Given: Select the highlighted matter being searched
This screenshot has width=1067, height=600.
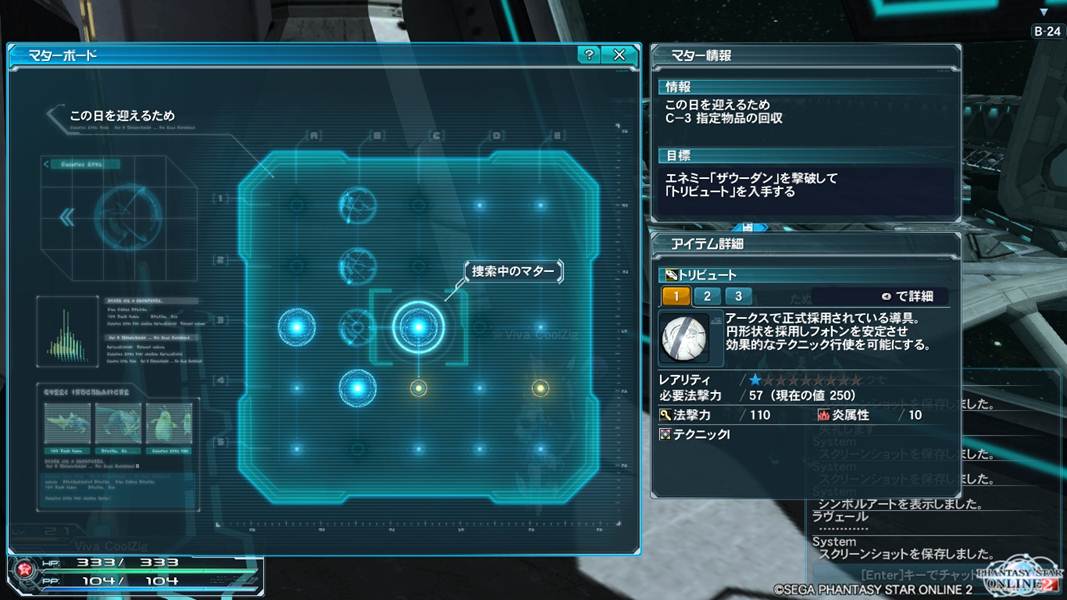Looking at the screenshot, I should click(x=417, y=325).
